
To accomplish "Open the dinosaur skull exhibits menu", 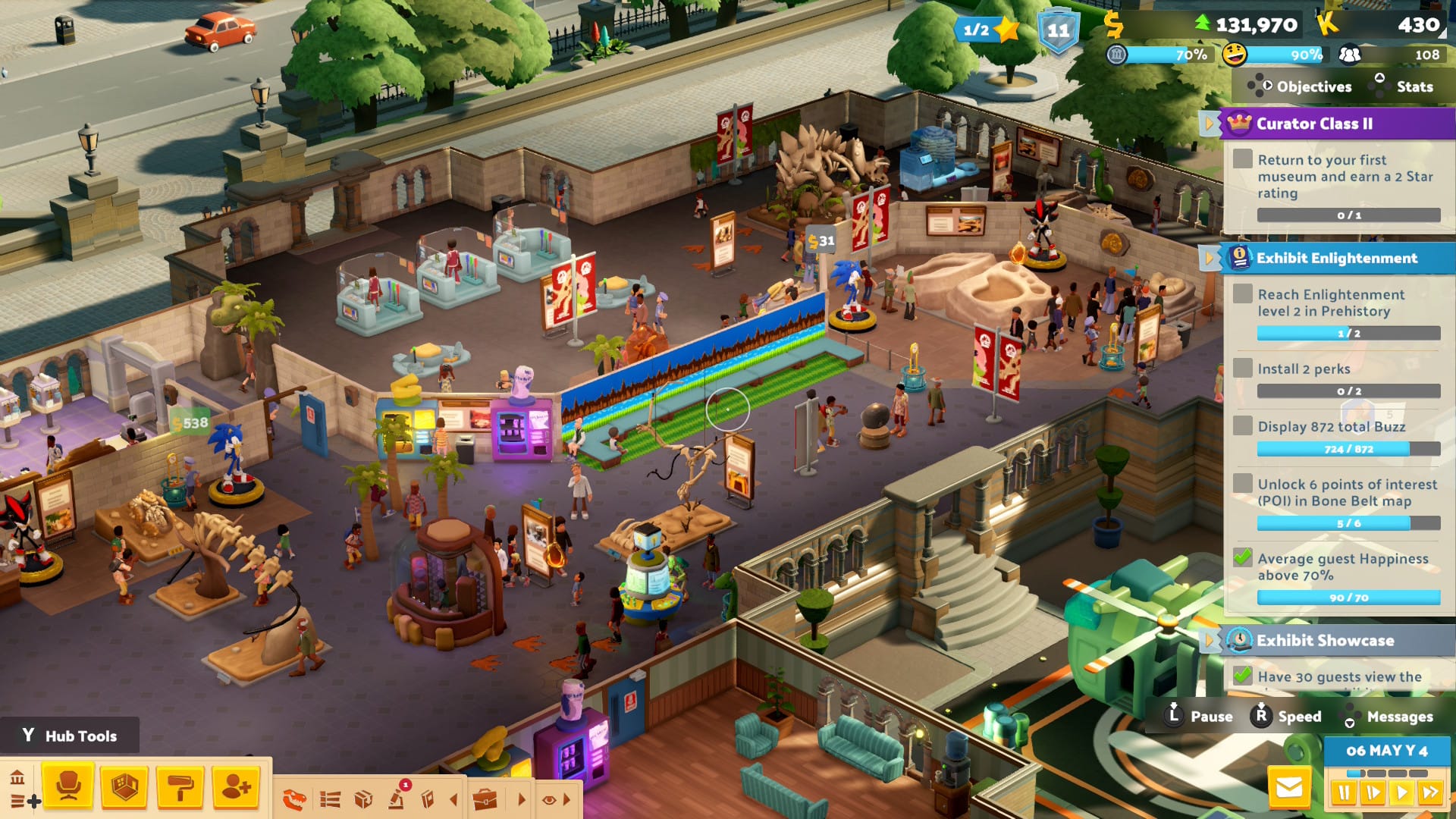I will point(294,799).
